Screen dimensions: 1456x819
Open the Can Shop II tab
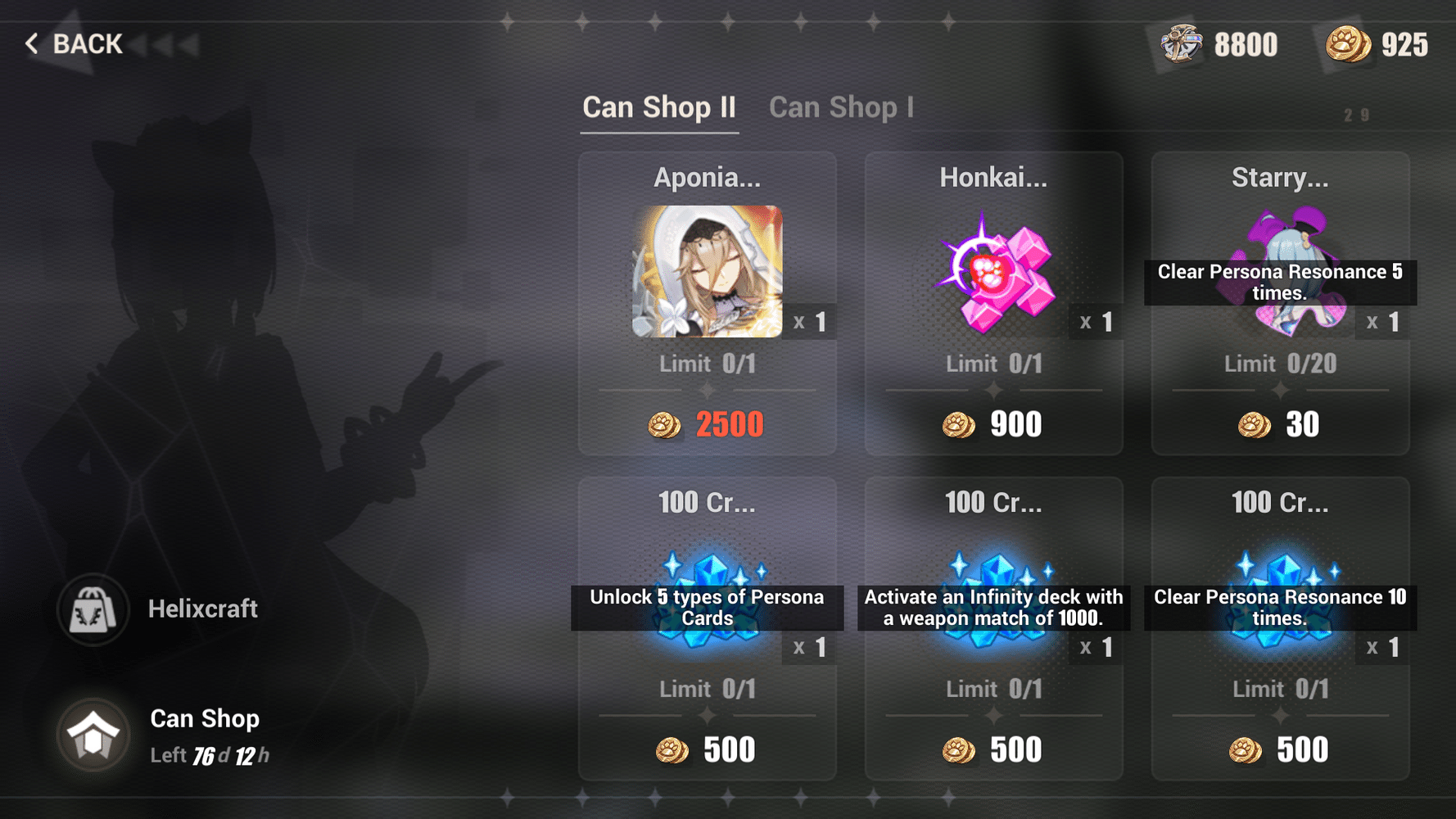(x=659, y=106)
